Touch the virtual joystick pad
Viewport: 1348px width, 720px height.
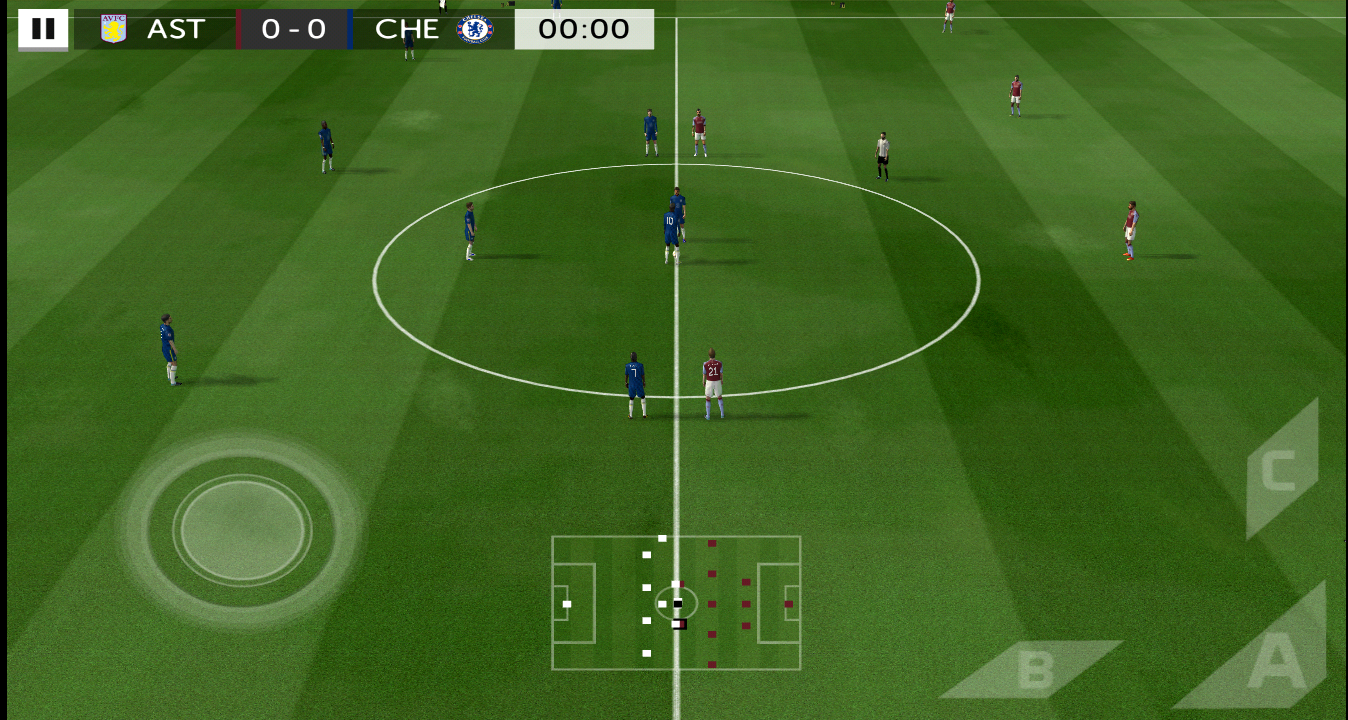[242, 529]
